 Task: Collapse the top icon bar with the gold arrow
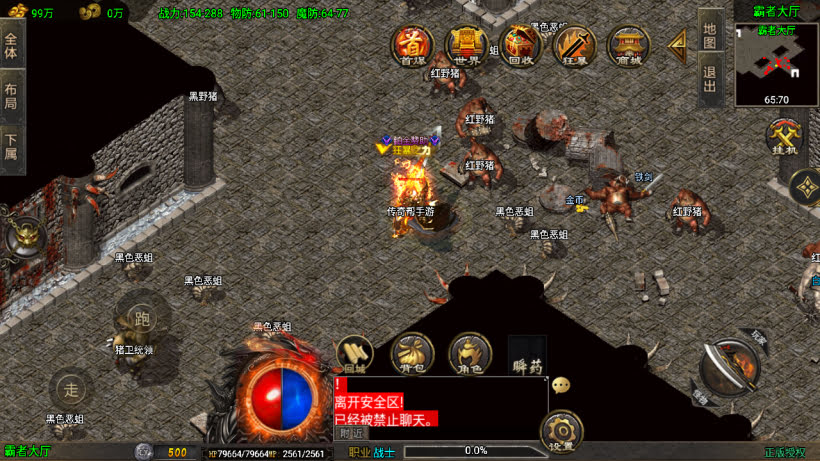pyautogui.click(x=678, y=42)
